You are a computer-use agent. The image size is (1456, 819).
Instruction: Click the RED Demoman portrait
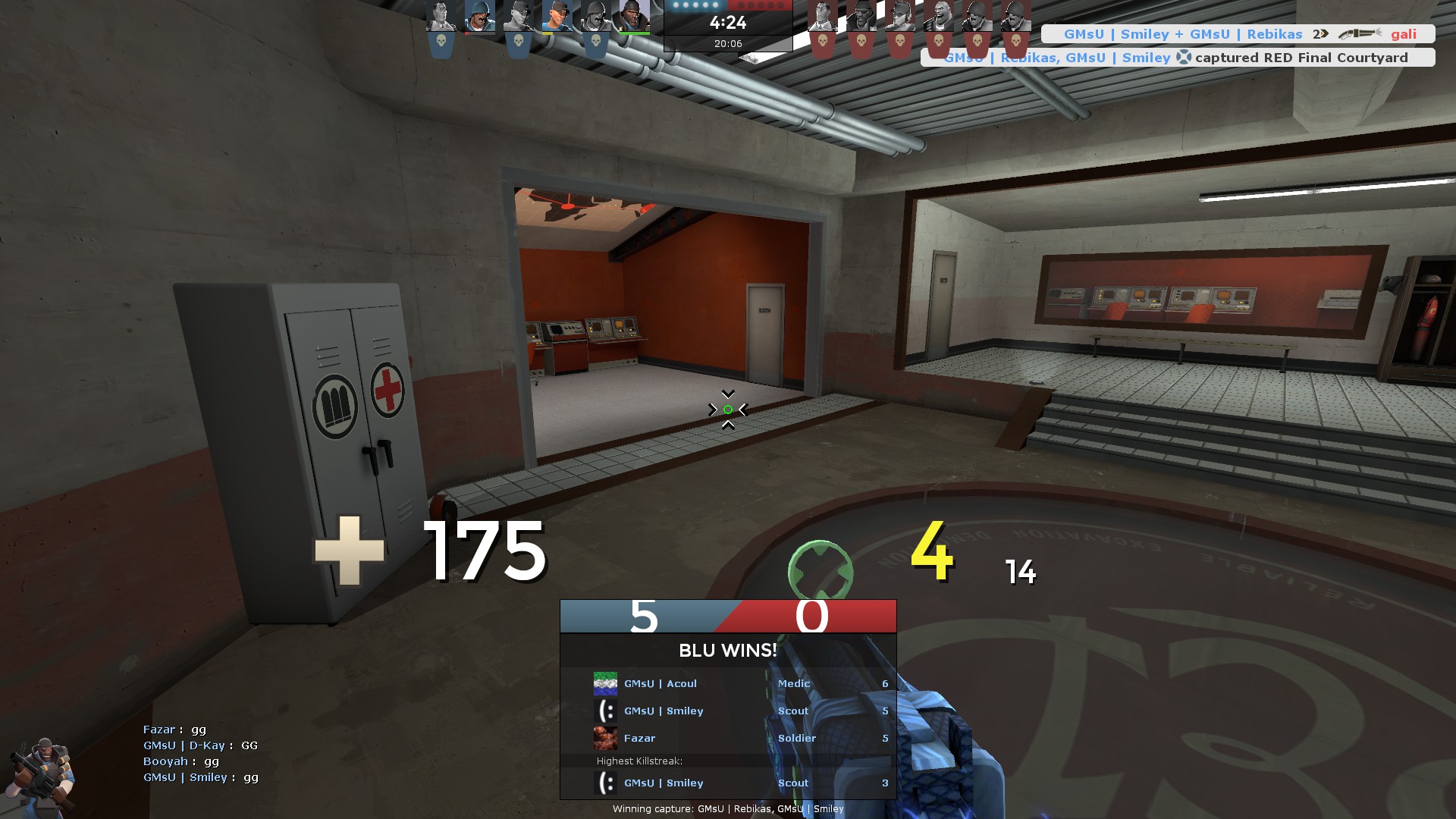click(861, 17)
